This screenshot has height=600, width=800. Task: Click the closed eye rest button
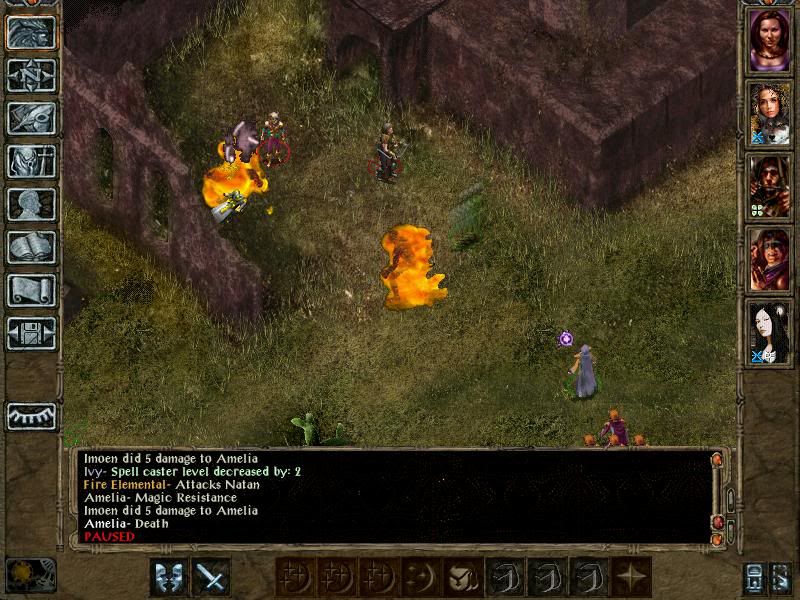coord(31,415)
